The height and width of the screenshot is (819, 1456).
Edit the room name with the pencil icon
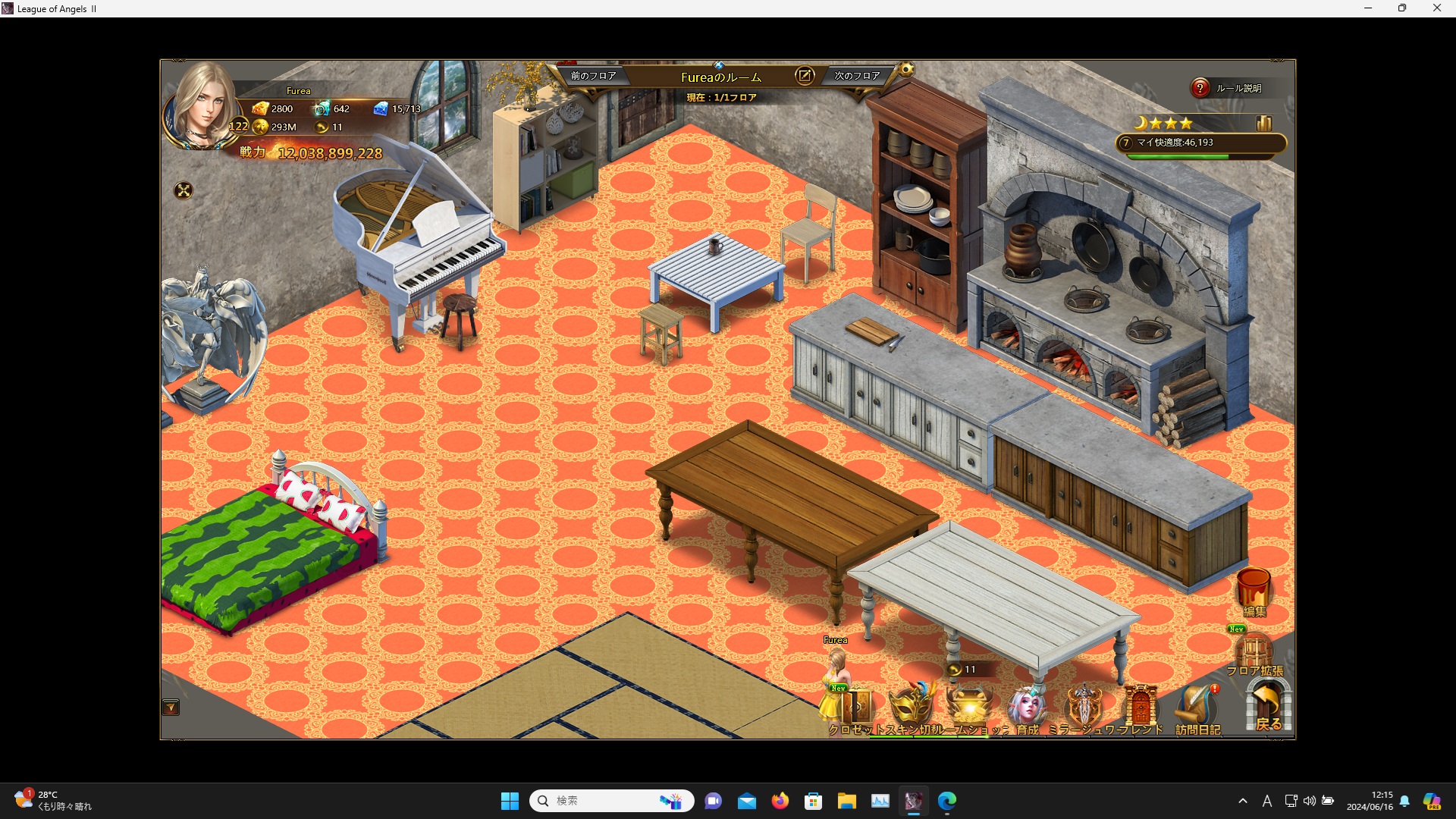pyautogui.click(x=804, y=76)
